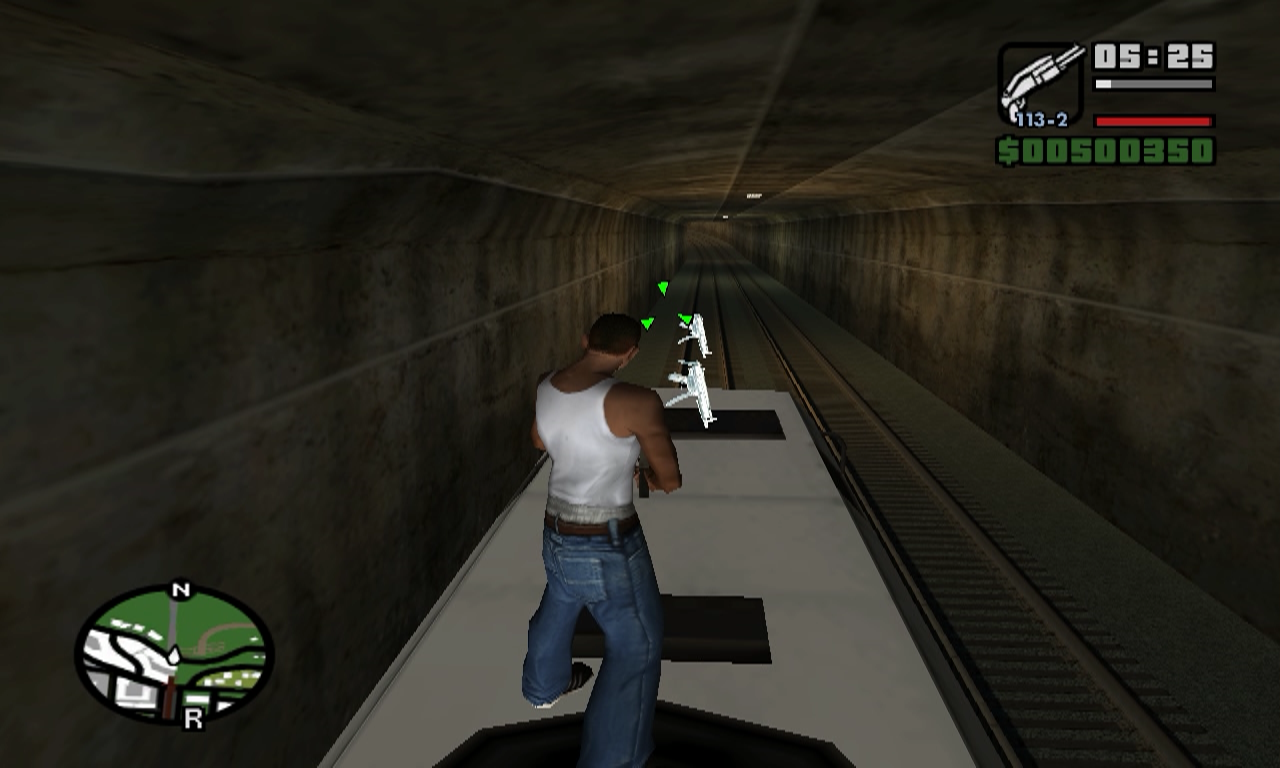Select the shotgun weapon icon
Viewport: 1280px width, 768px height.
[x=1040, y=82]
